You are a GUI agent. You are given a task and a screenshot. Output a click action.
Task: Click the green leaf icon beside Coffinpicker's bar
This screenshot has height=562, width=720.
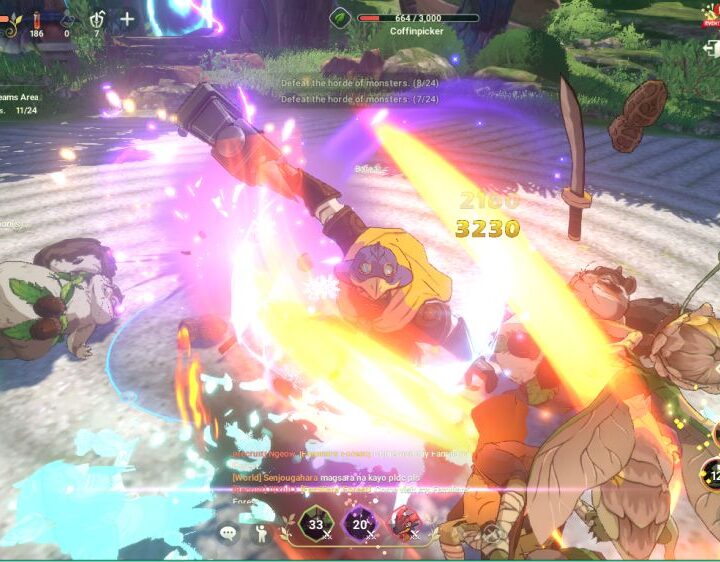pyautogui.click(x=341, y=18)
